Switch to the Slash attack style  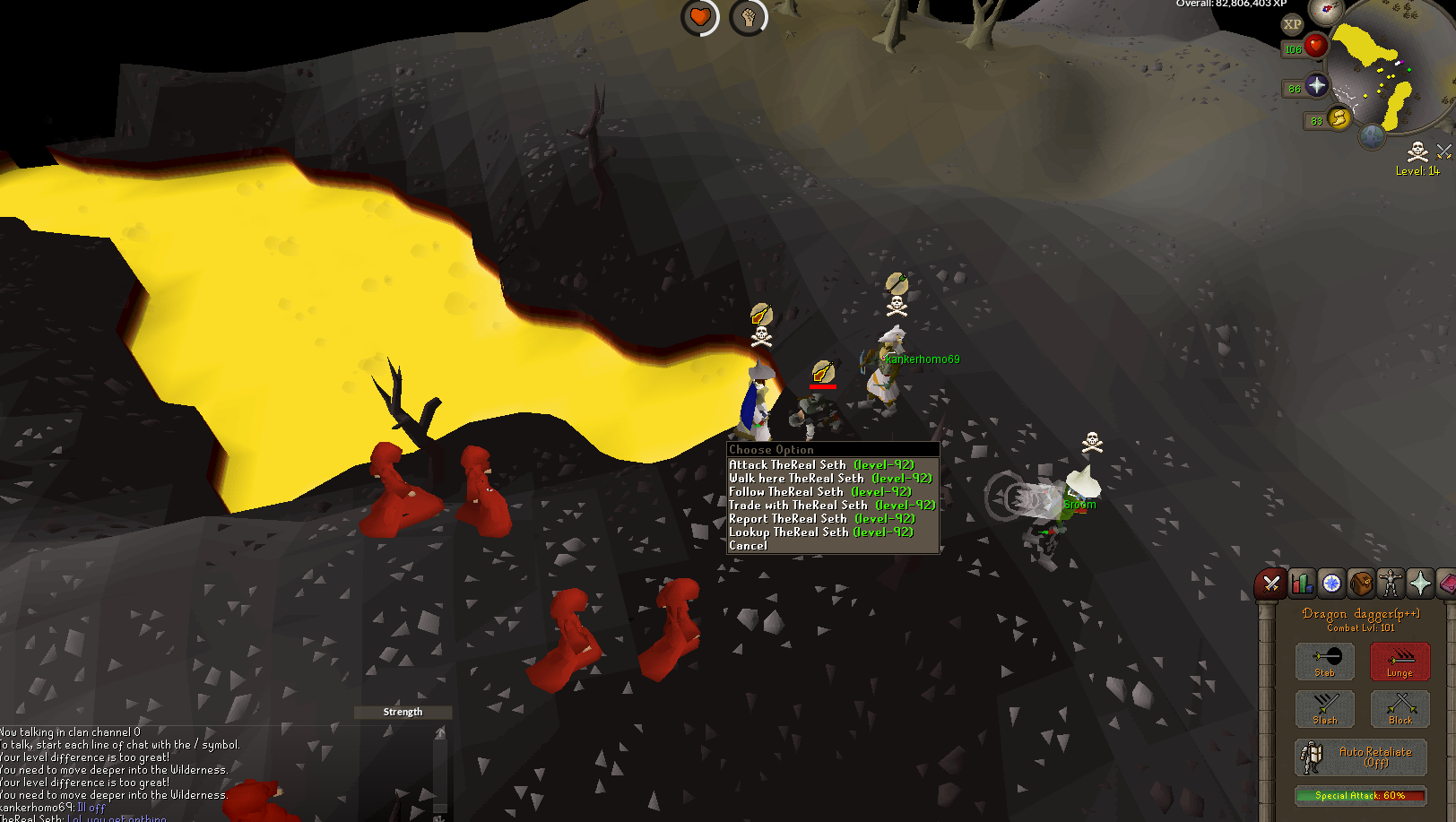[1324, 709]
